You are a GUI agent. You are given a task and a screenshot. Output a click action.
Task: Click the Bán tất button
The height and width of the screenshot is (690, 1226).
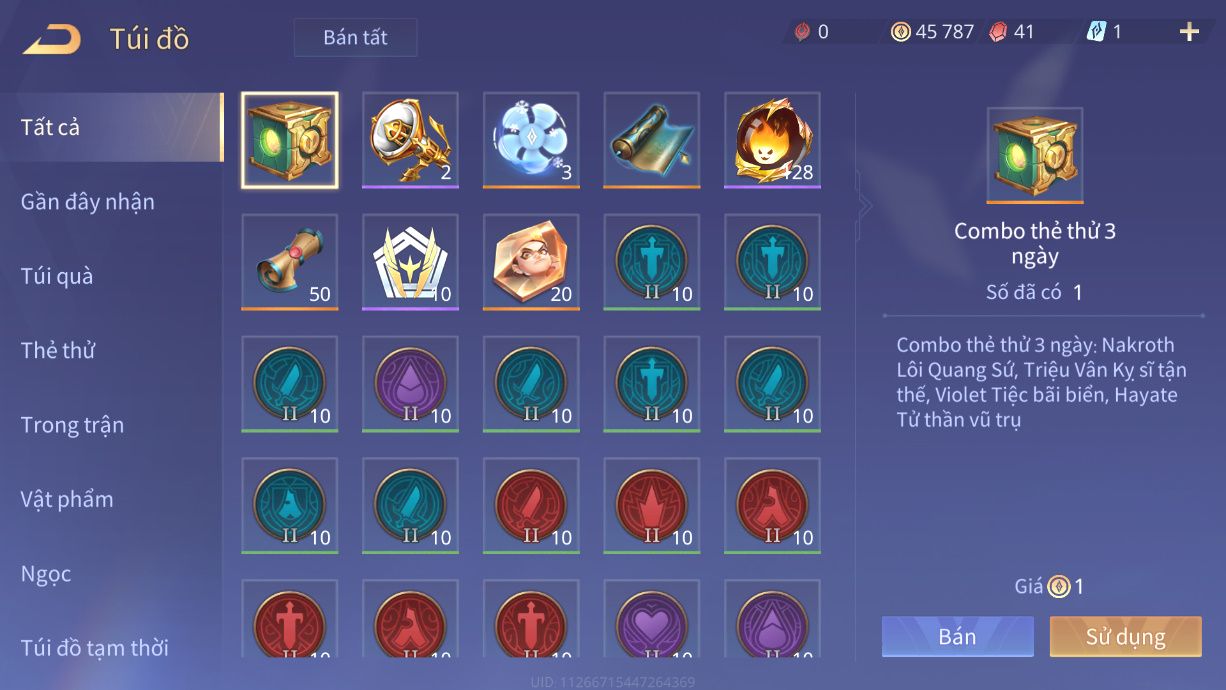coord(355,38)
